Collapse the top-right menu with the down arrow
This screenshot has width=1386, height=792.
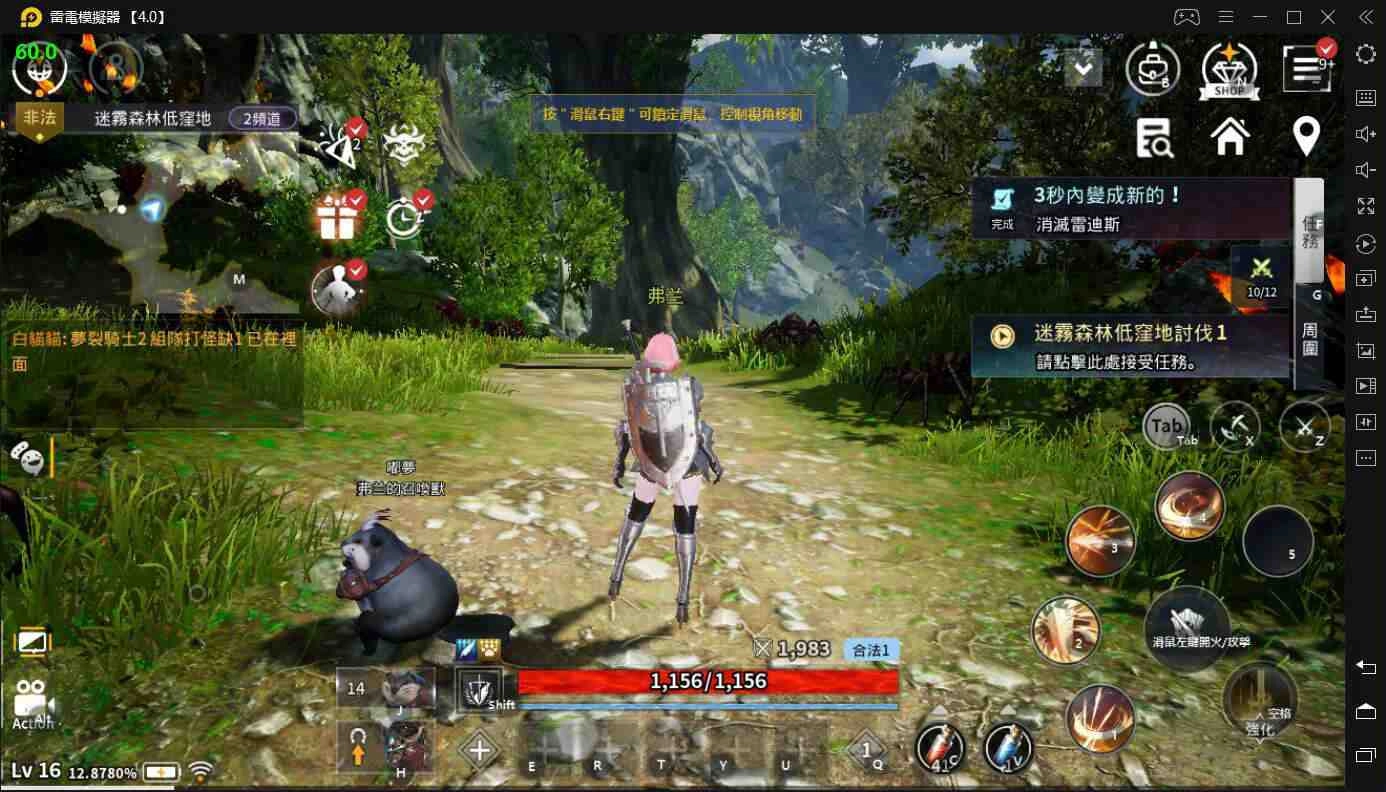[1083, 68]
